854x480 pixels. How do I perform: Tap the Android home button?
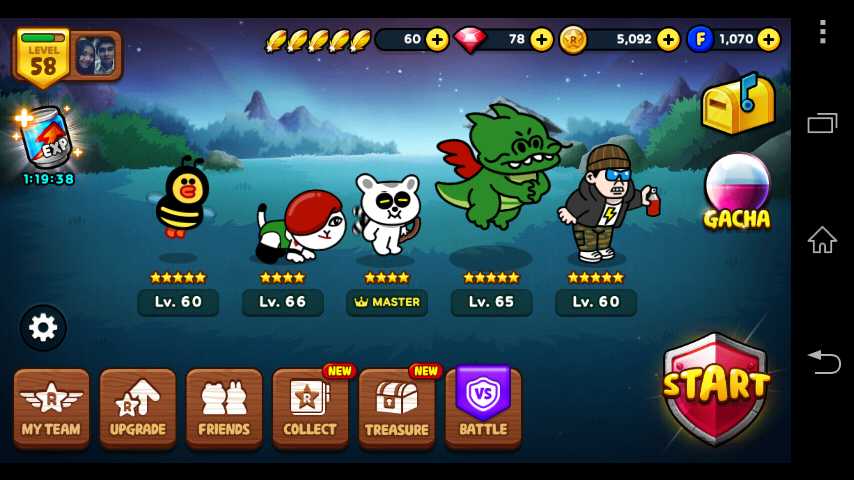822,240
